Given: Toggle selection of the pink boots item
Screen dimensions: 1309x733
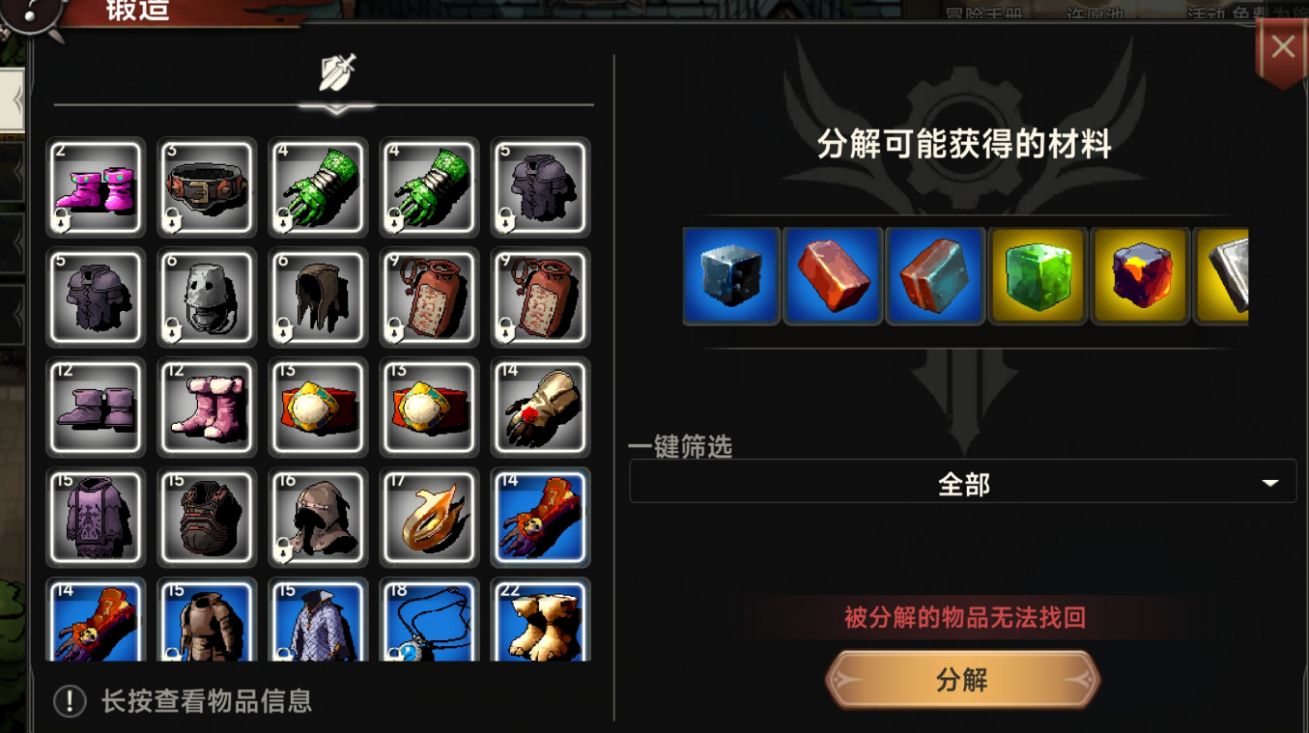Looking at the screenshot, I should point(95,188).
